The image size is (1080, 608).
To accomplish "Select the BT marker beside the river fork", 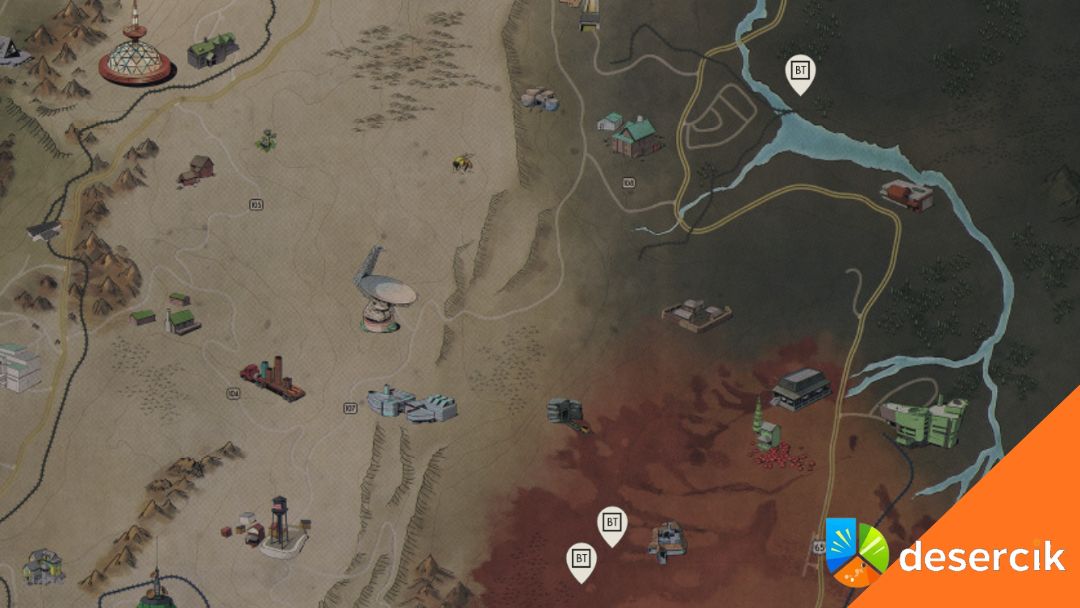I will [x=799, y=73].
